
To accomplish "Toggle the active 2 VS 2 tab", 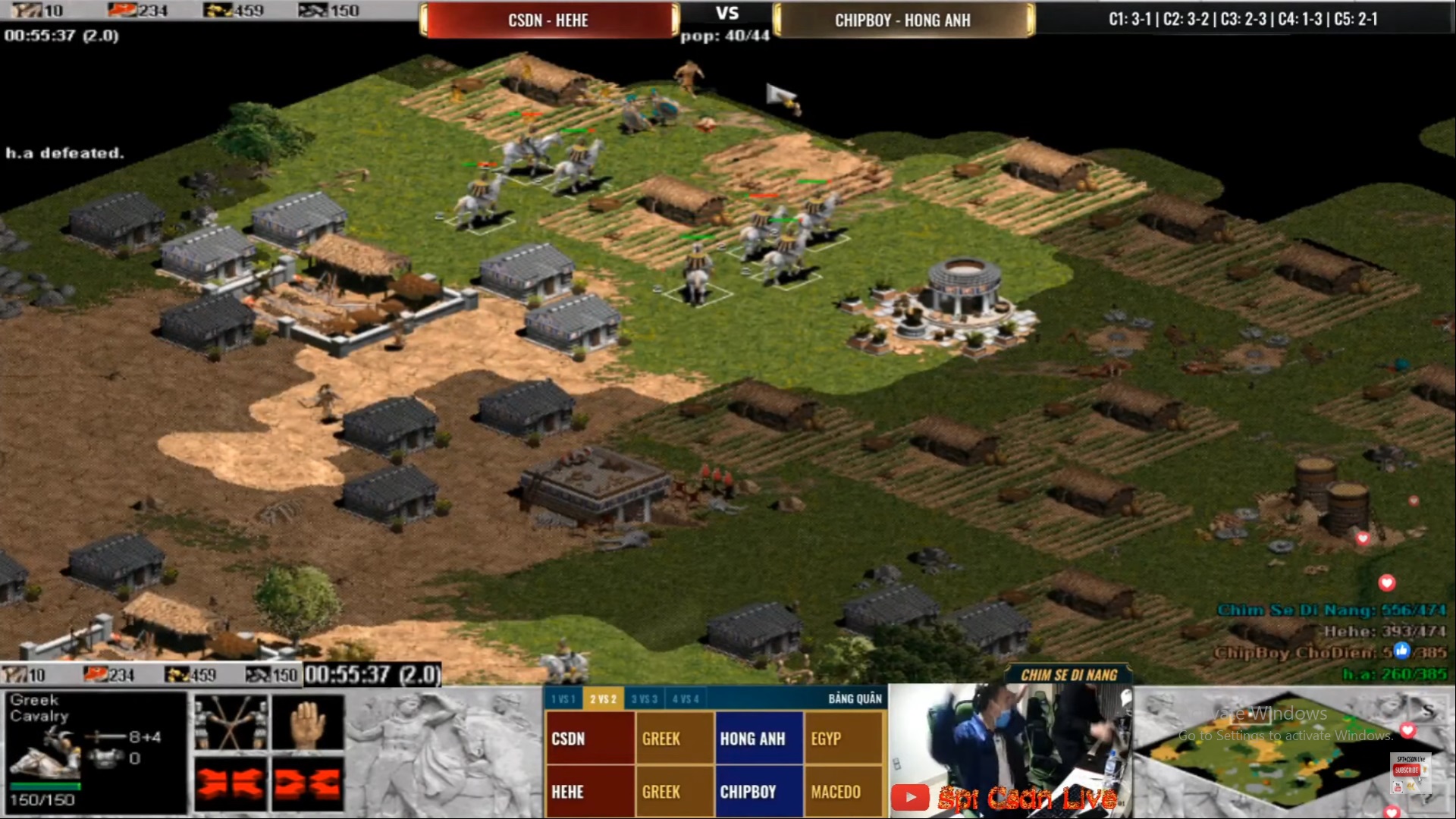I will point(603,699).
